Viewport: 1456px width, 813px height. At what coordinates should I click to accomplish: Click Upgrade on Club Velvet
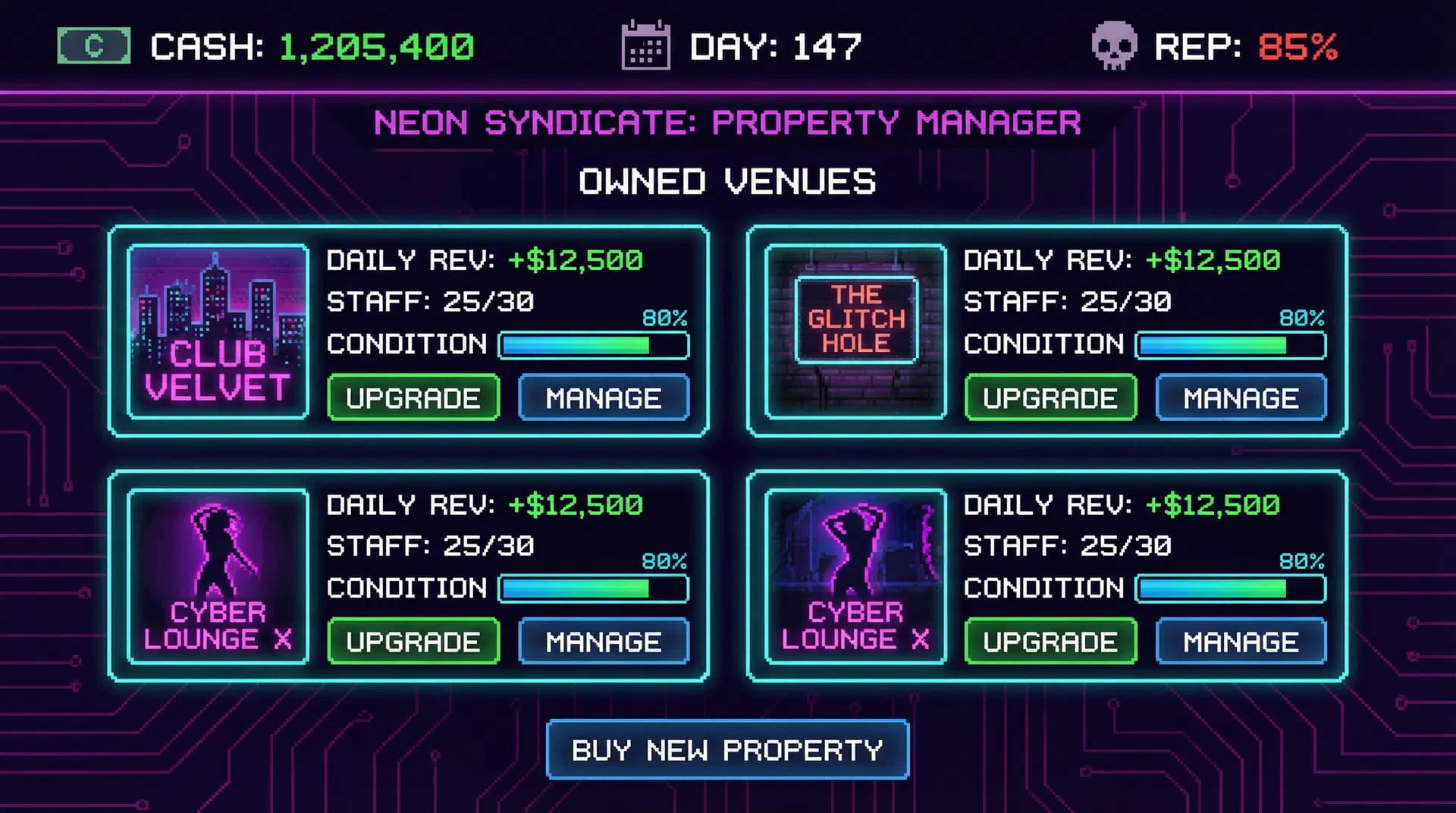pos(413,397)
